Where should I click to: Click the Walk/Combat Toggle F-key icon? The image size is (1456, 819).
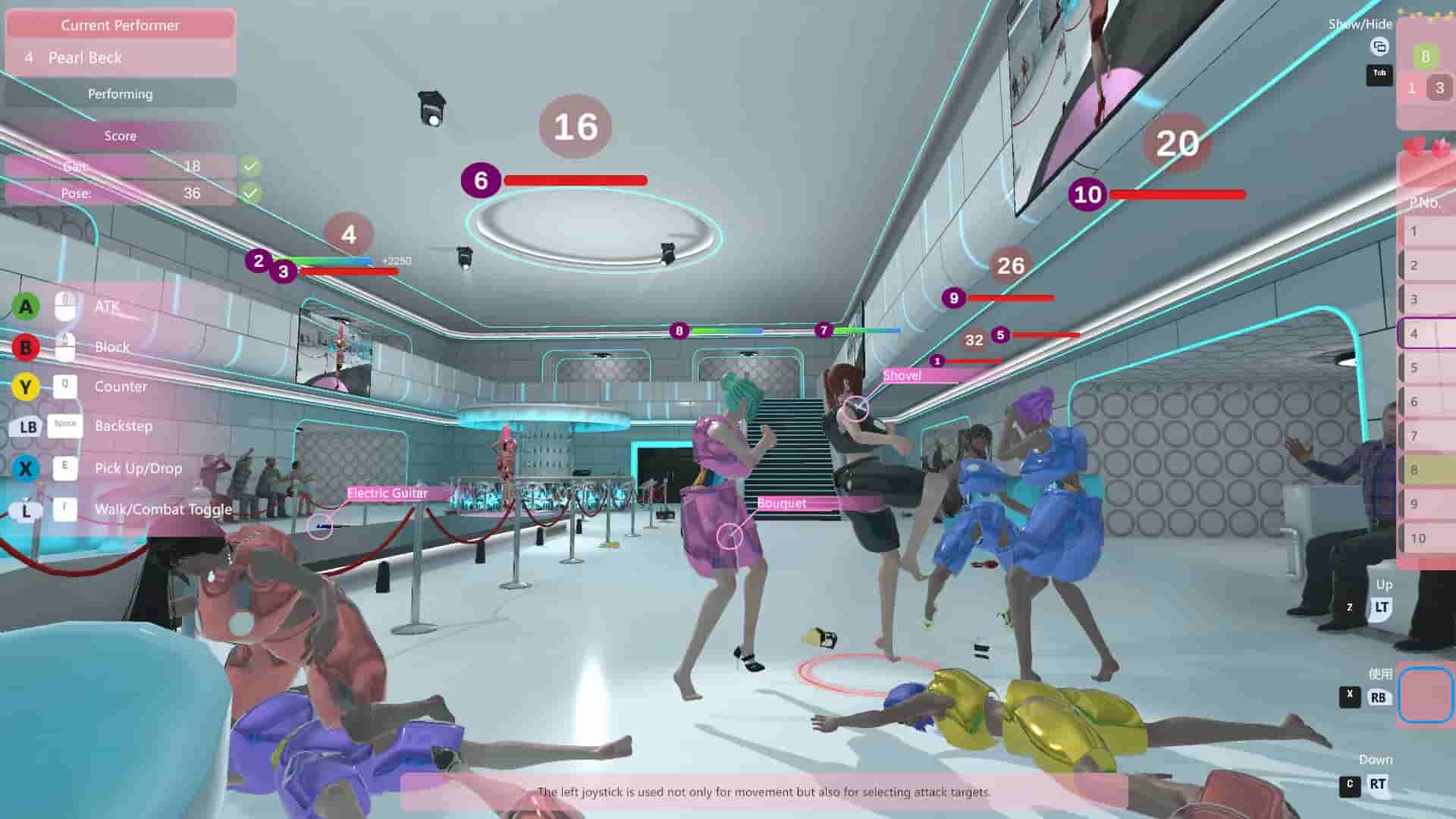(x=65, y=510)
